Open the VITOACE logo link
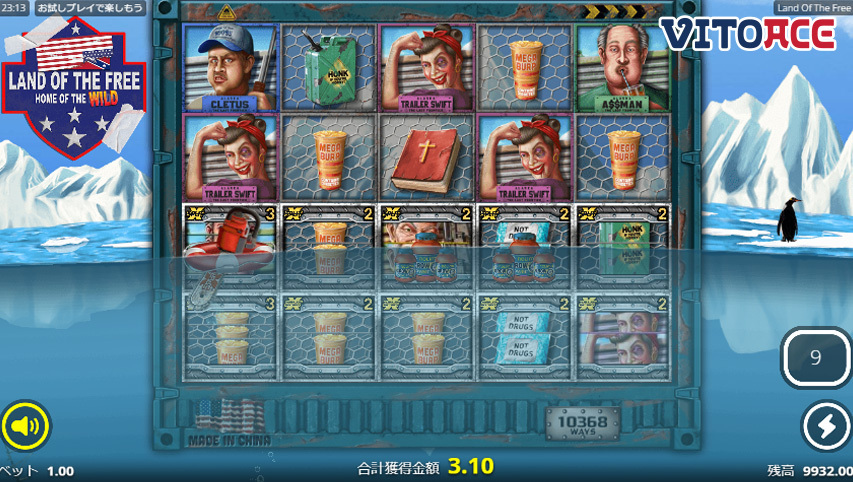The height and width of the screenshot is (482, 853). coord(747,33)
